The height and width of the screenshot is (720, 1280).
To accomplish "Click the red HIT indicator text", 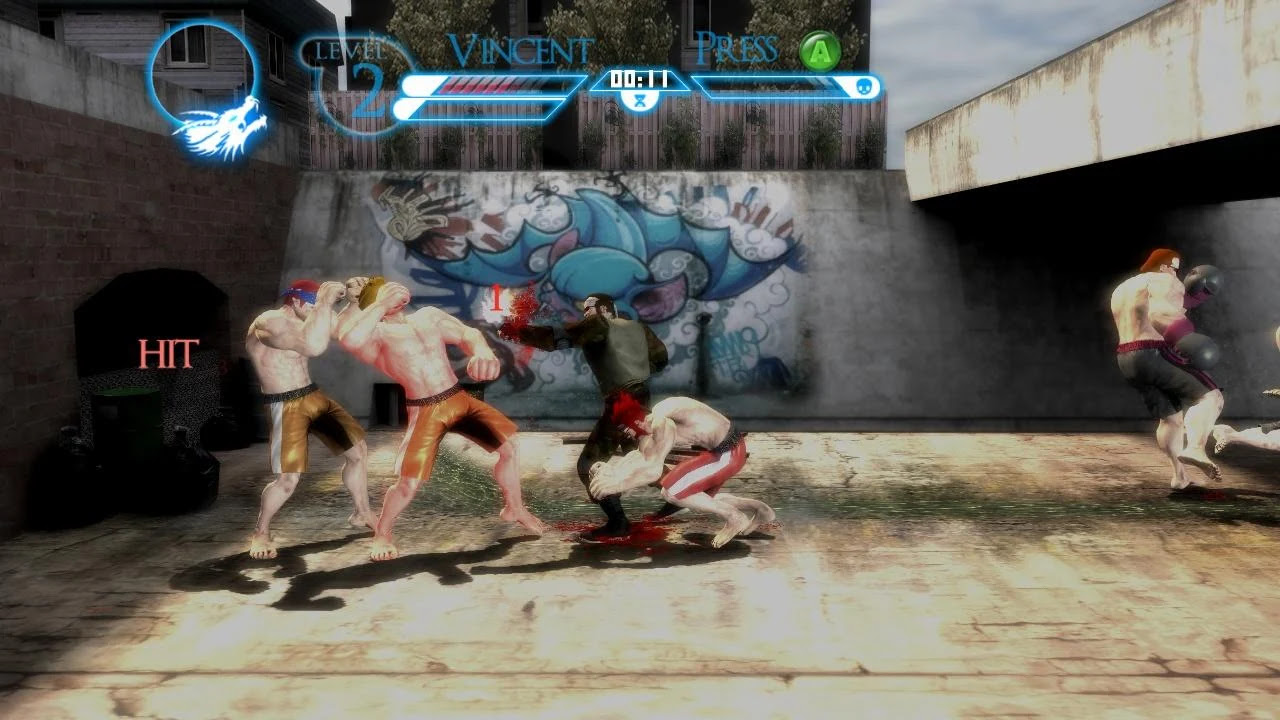I will click(170, 352).
